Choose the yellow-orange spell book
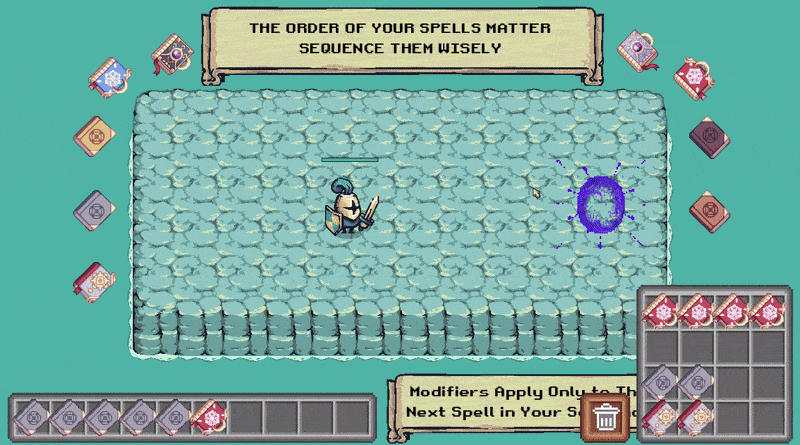This screenshot has width=800, height=445. point(96,135)
